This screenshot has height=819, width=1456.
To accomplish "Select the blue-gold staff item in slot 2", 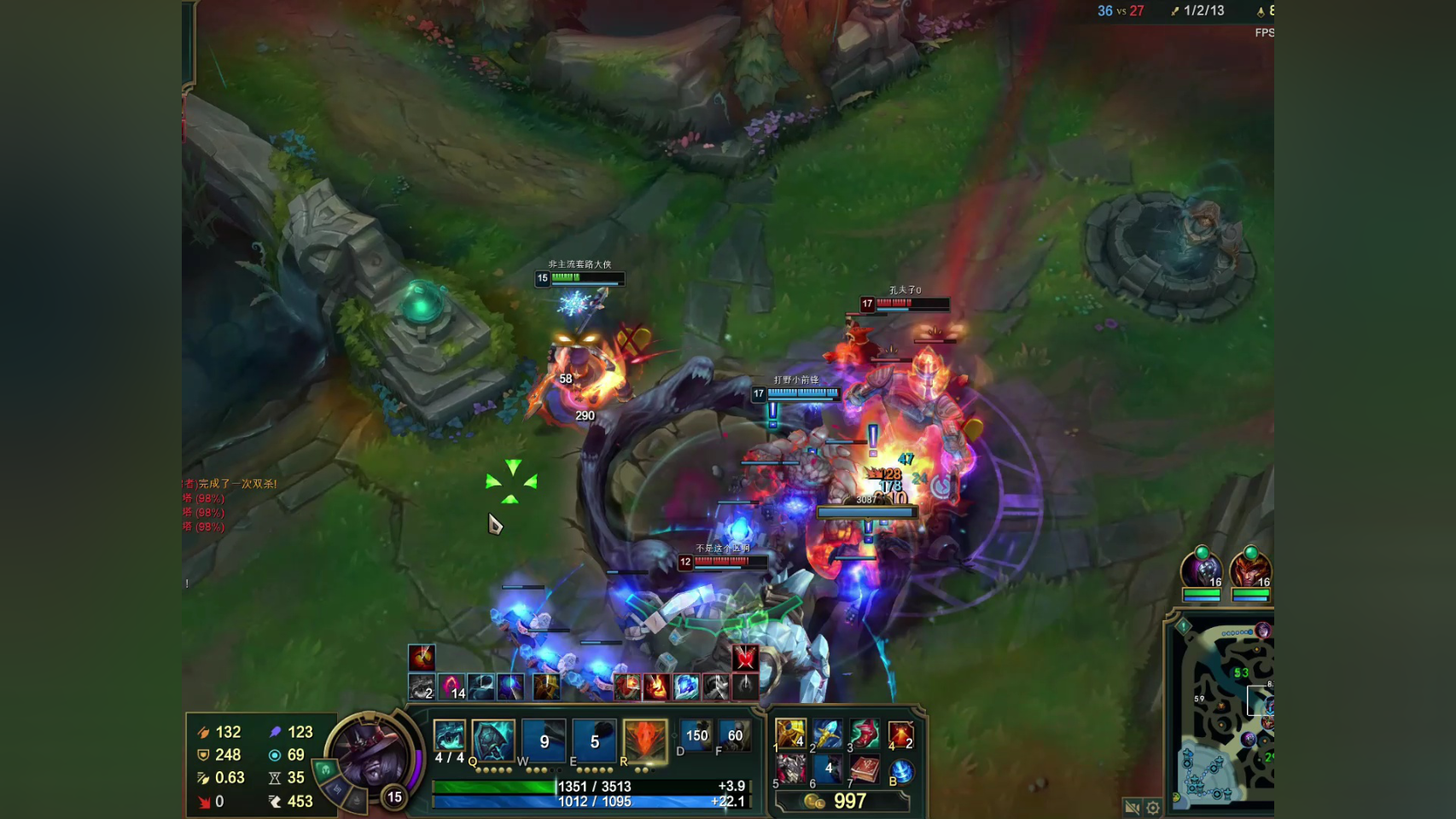I will (827, 734).
